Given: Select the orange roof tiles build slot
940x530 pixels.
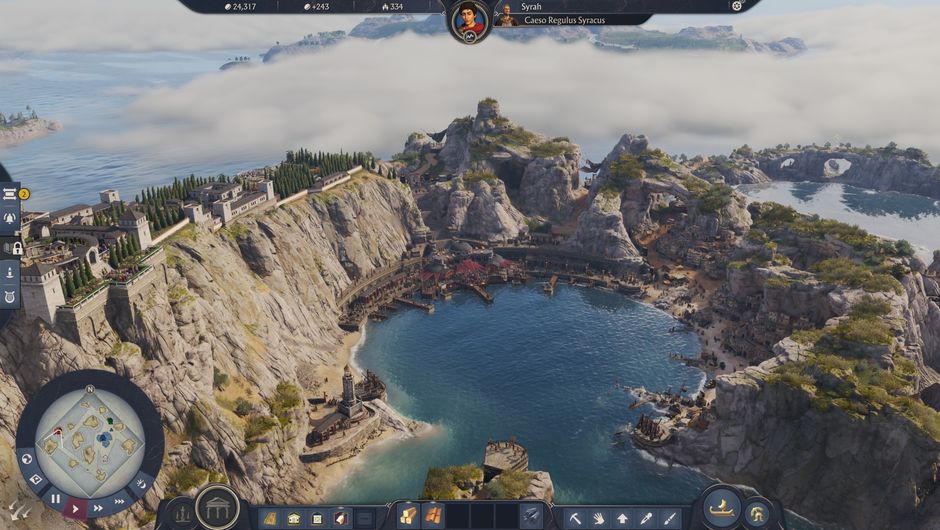Looking at the screenshot, I should (433, 516).
